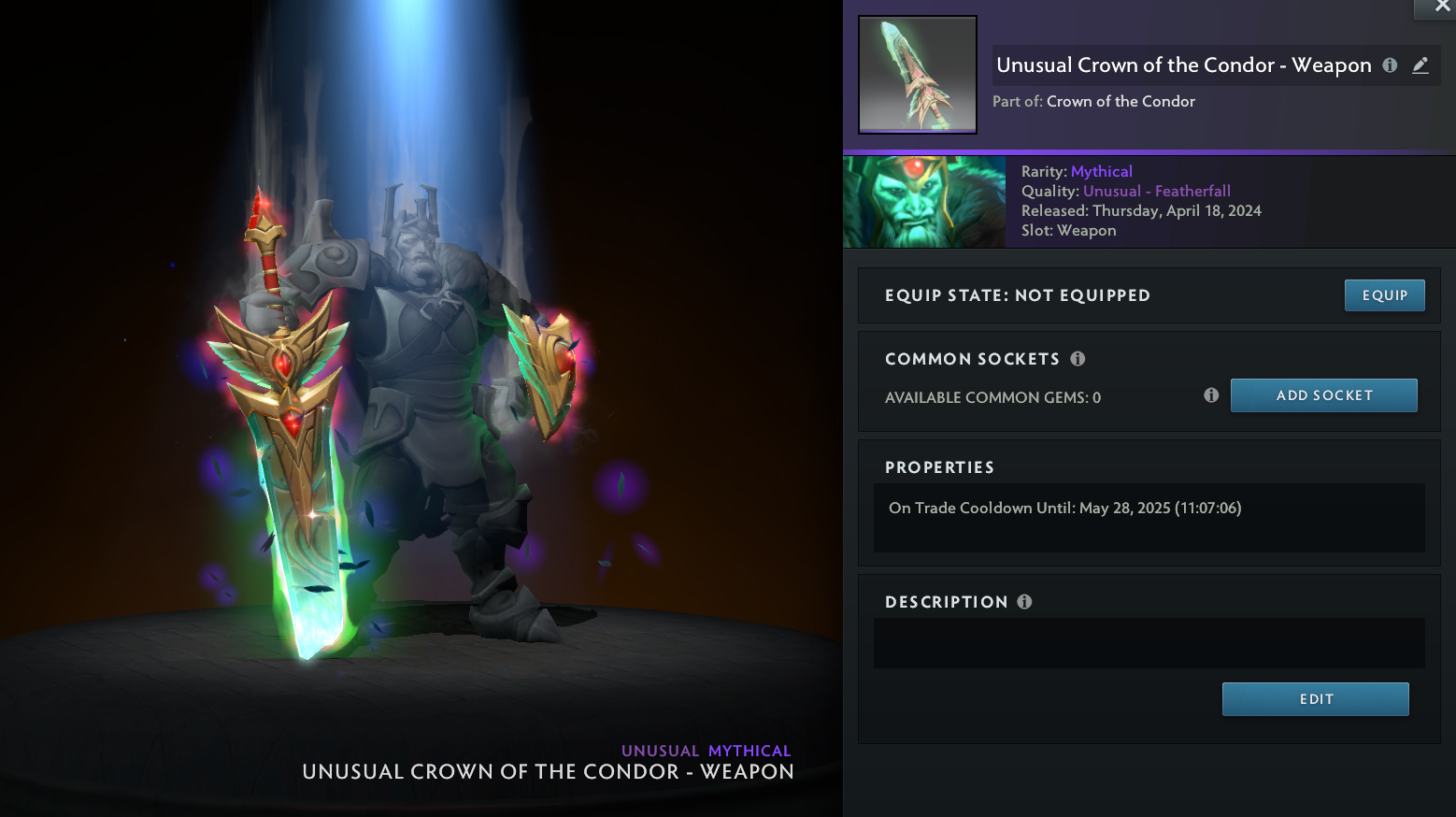The width and height of the screenshot is (1456, 817).
Task: Open the Description info icon
Action: (1024, 602)
